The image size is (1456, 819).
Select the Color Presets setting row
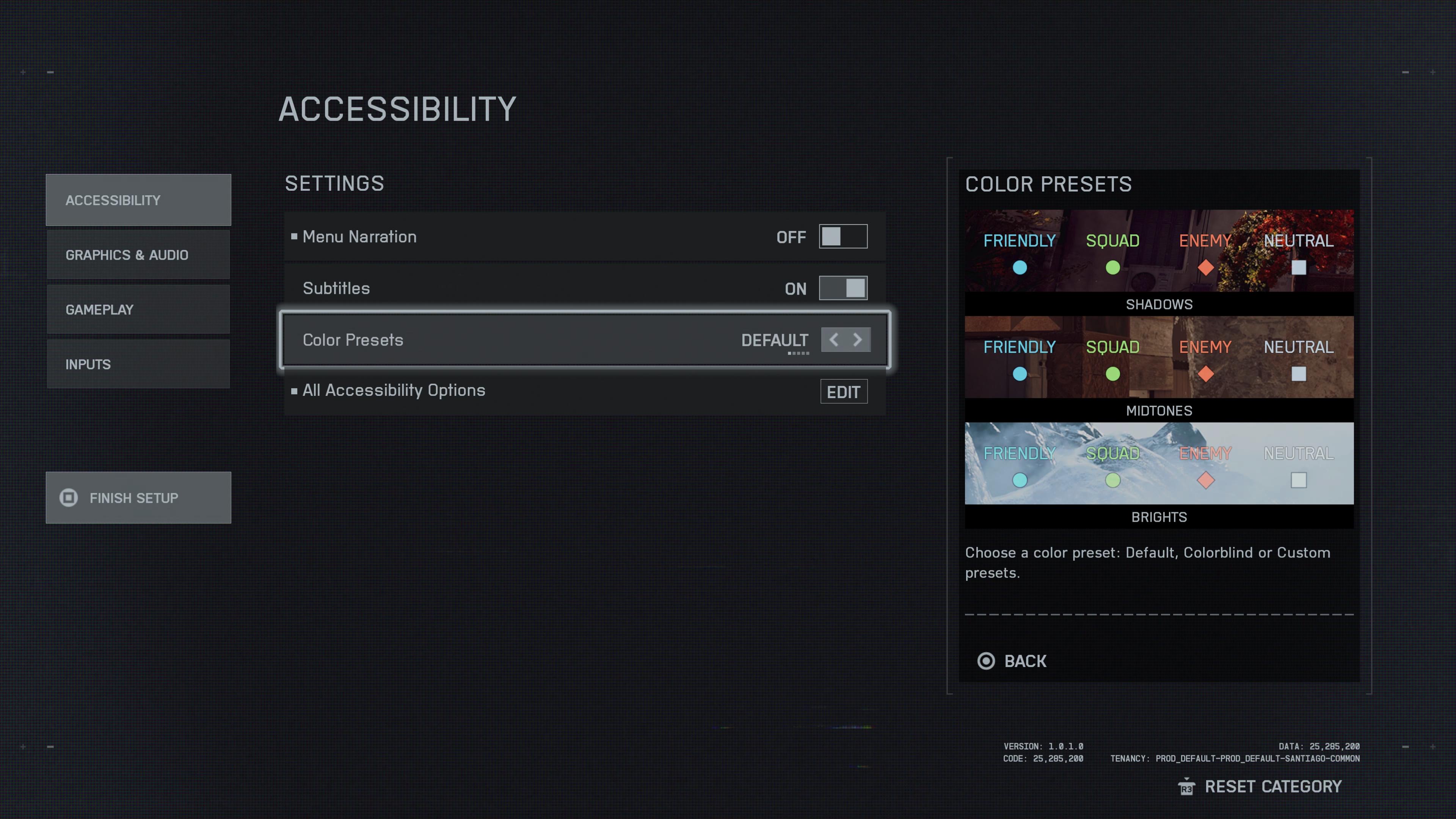point(509,340)
